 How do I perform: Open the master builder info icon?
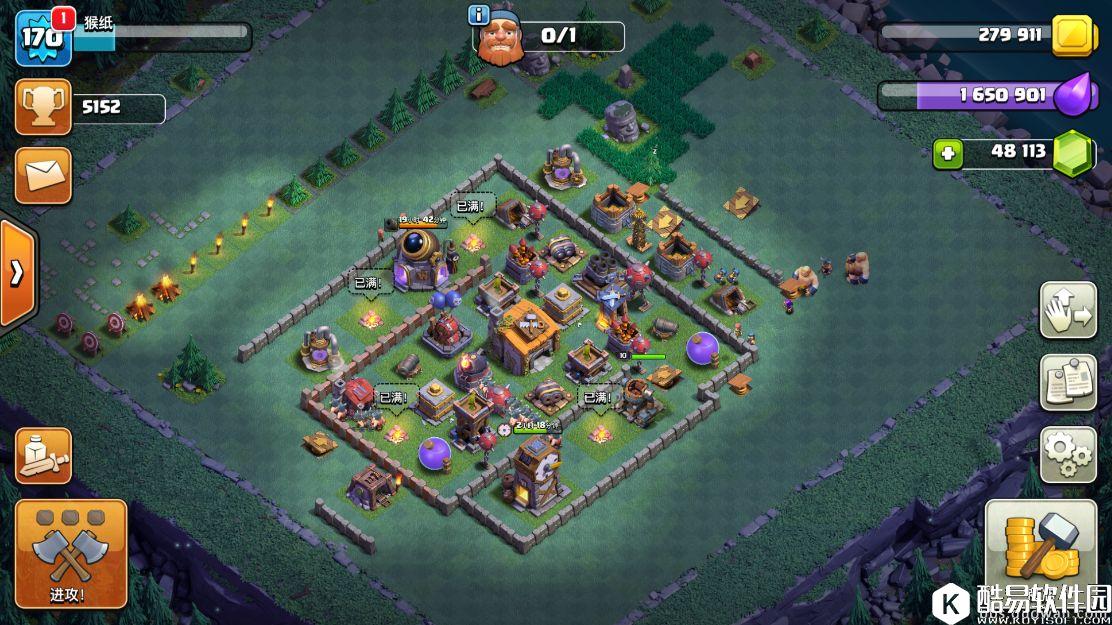point(479,15)
